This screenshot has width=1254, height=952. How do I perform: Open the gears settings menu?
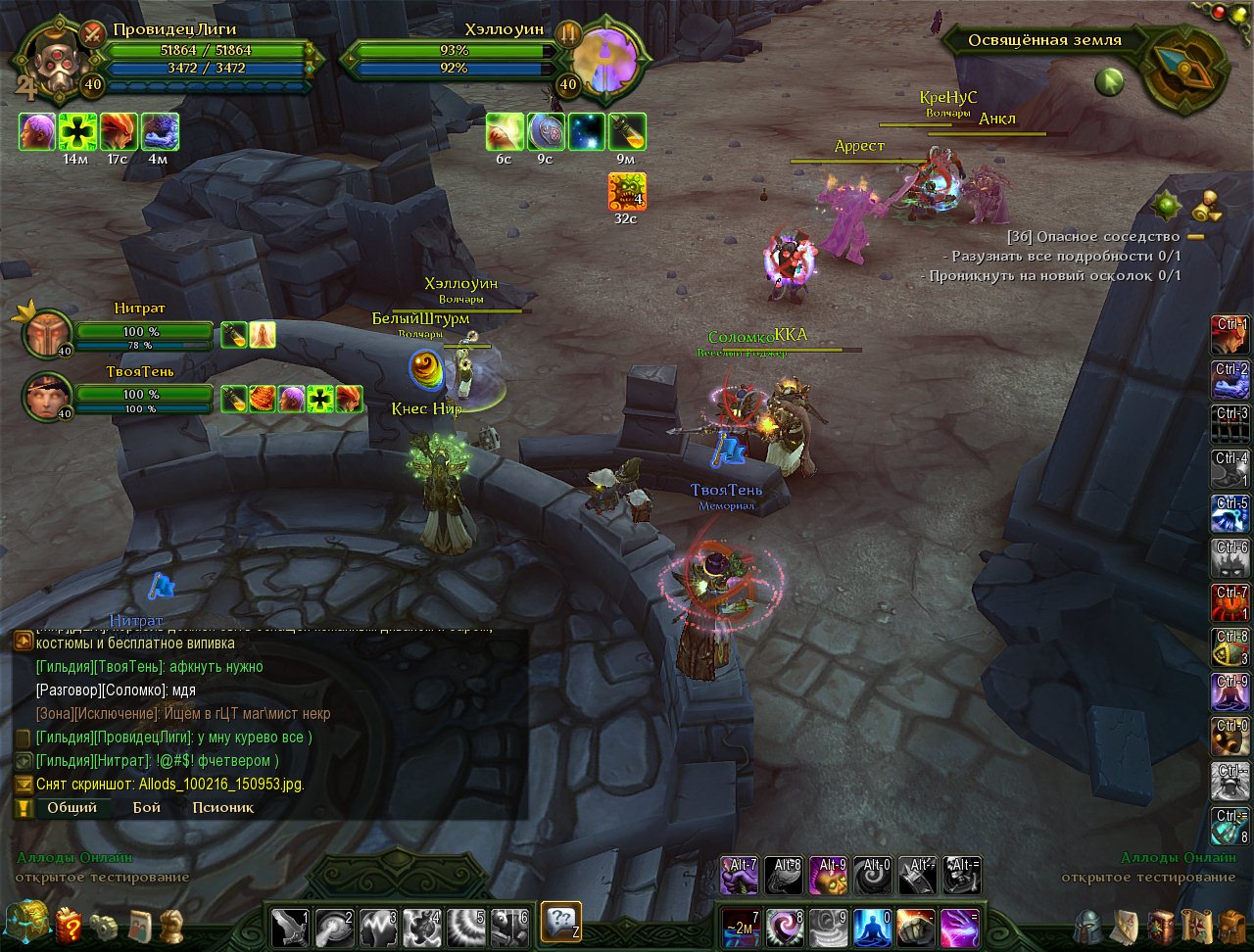(103, 925)
